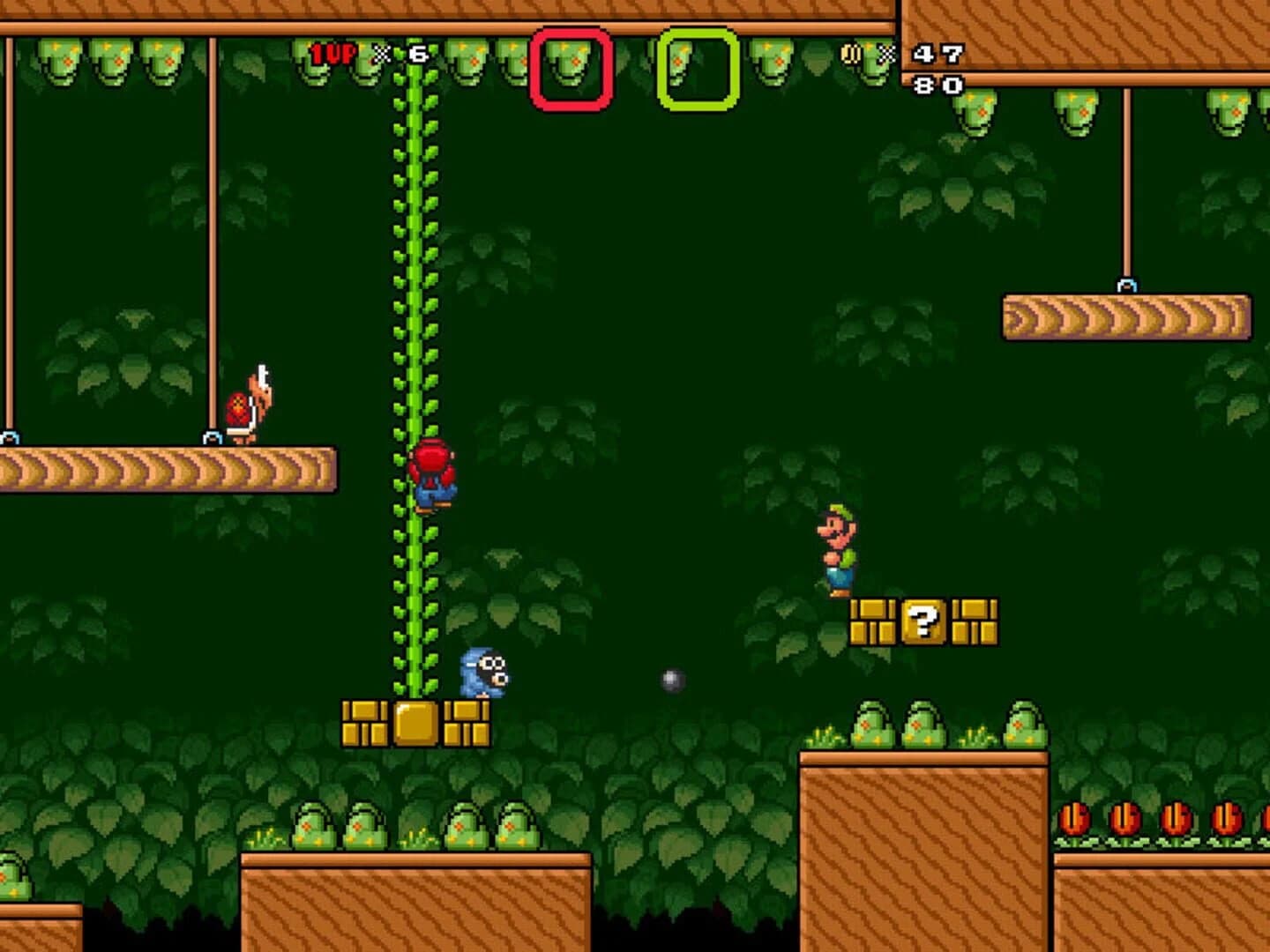Toggle the green circle highlight marker
The height and width of the screenshot is (952, 1270).
pos(696,71)
